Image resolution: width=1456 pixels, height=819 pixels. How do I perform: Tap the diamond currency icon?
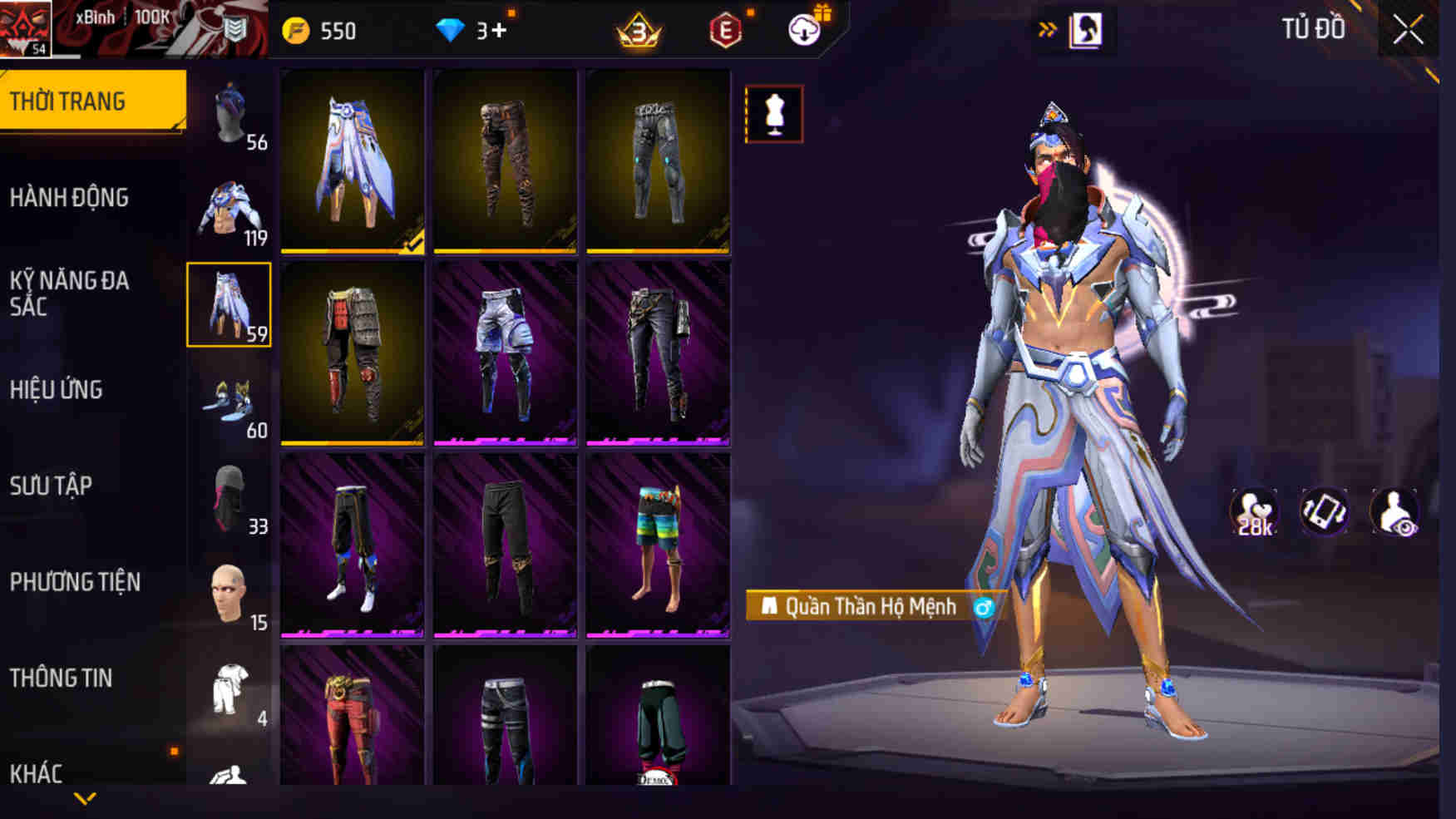pos(450,31)
